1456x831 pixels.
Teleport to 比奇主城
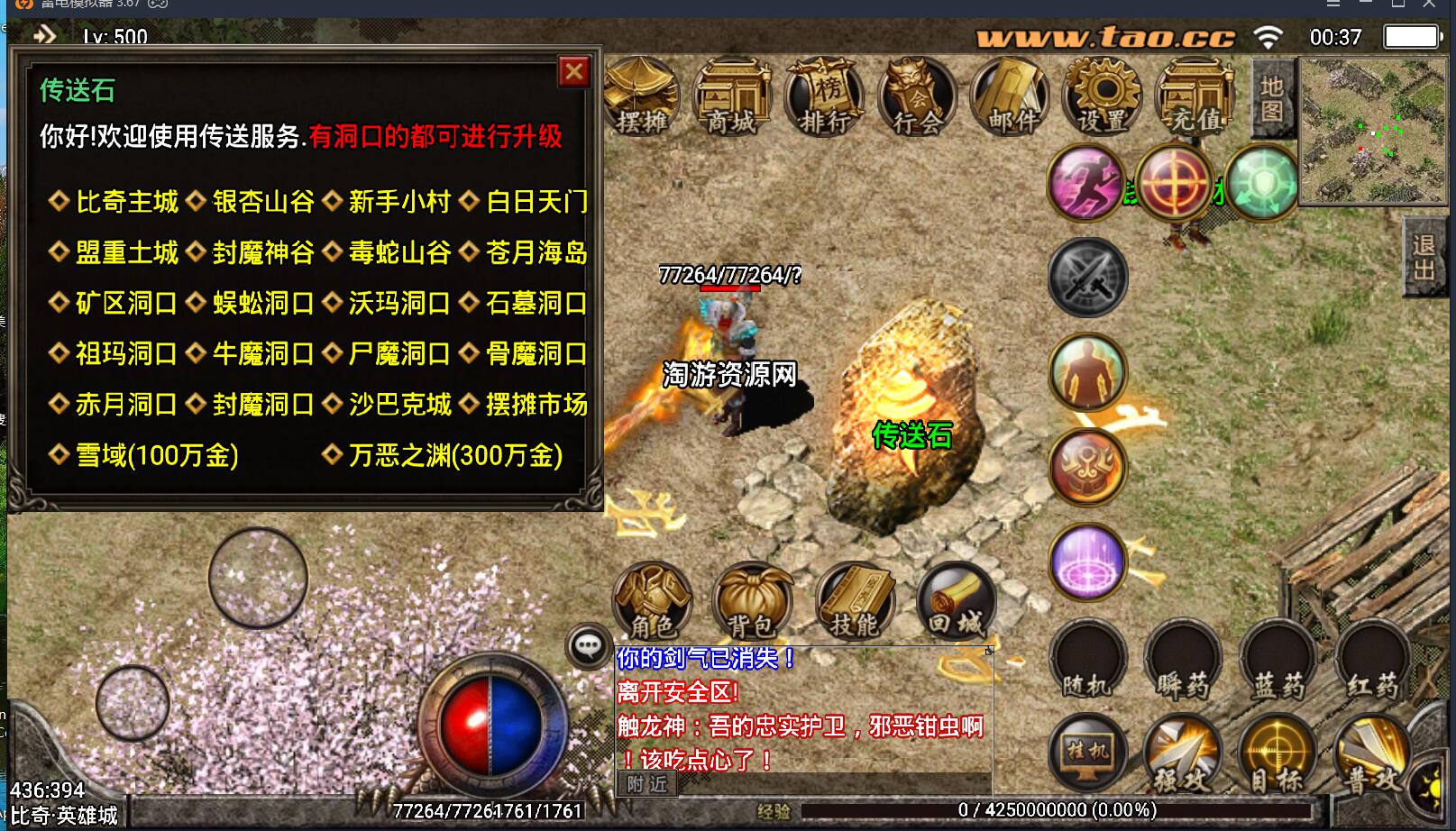click(x=127, y=202)
